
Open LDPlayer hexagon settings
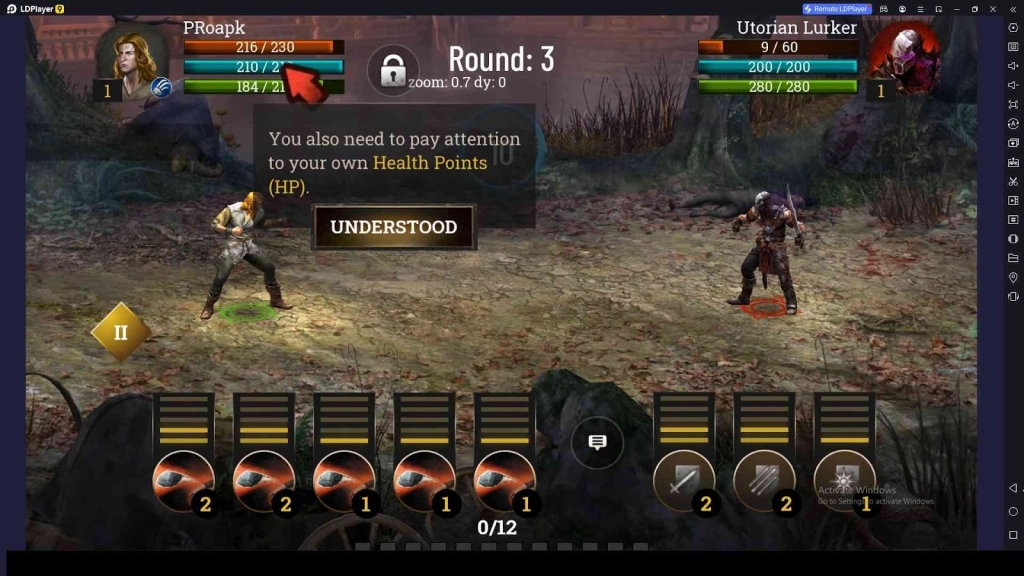1013,27
